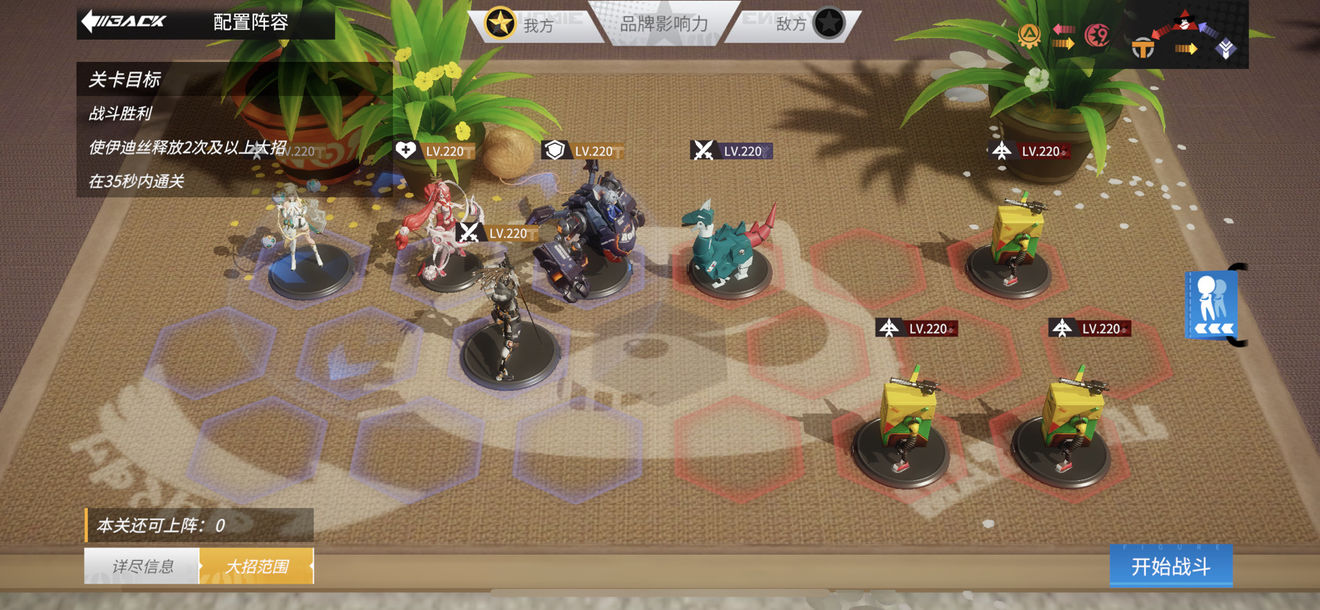
Task: Pick the dark-armored spear fighter unit
Action: pos(508,325)
